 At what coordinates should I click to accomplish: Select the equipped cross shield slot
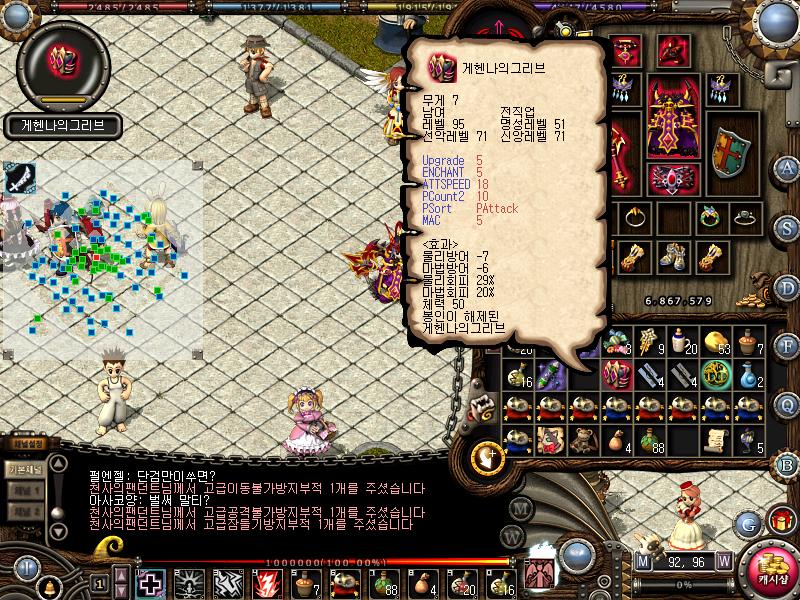click(x=730, y=152)
